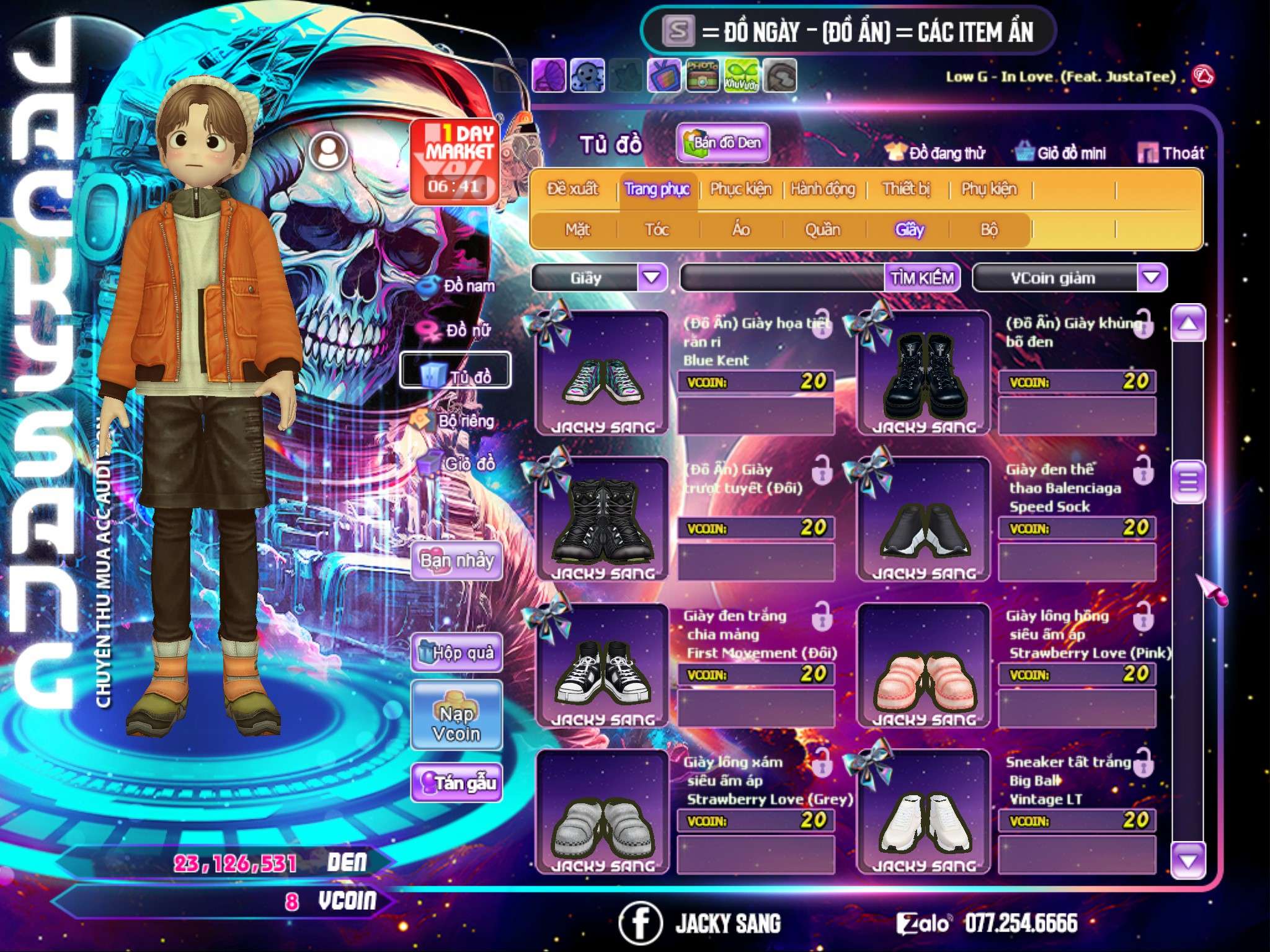Open the Nạp Vcoin top-up
1270x952 pixels.
click(x=456, y=723)
